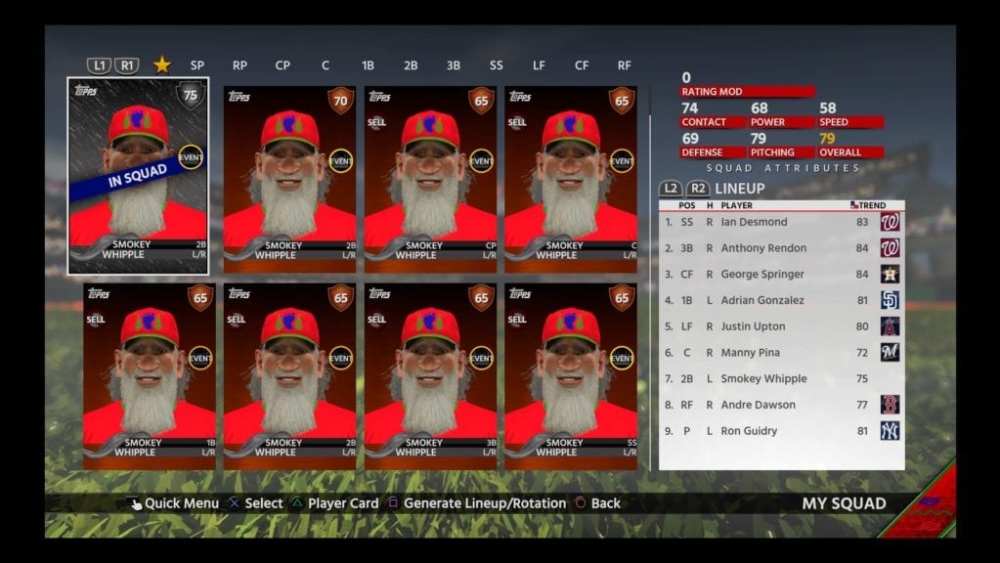
Task: Open the RP position tab
Action: (x=240, y=66)
